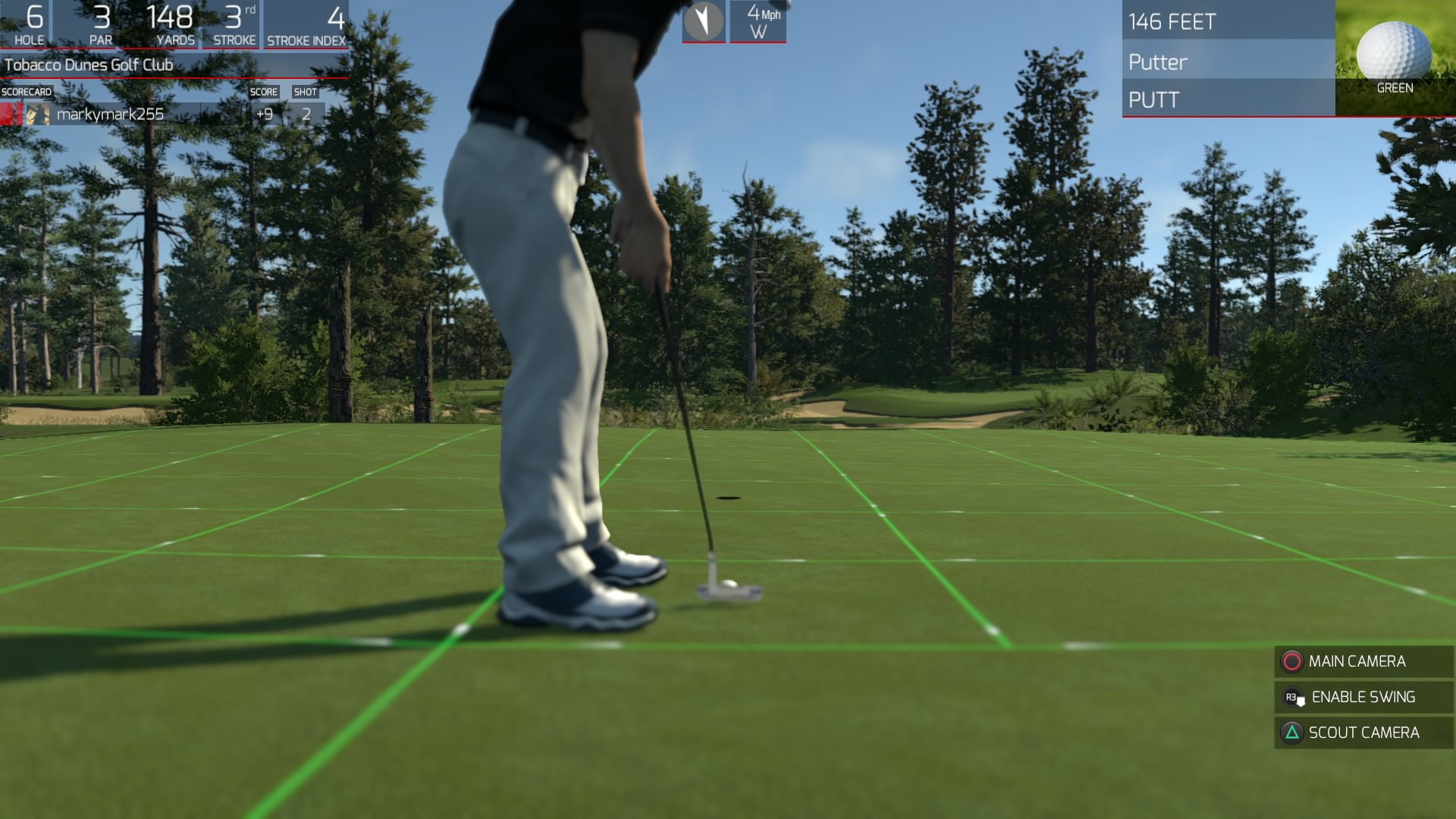Open the PUTT shot type selector
The width and height of the screenshot is (1456, 819).
click(1153, 99)
